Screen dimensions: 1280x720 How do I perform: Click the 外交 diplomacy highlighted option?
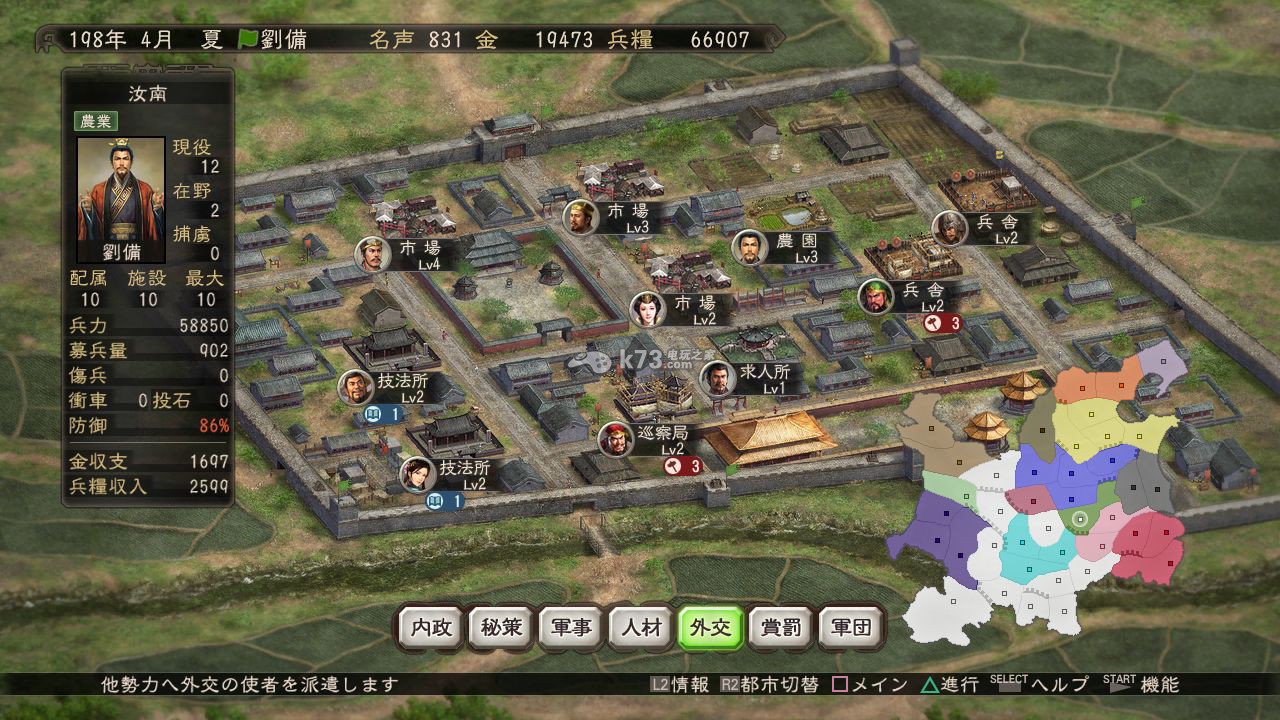[714, 629]
